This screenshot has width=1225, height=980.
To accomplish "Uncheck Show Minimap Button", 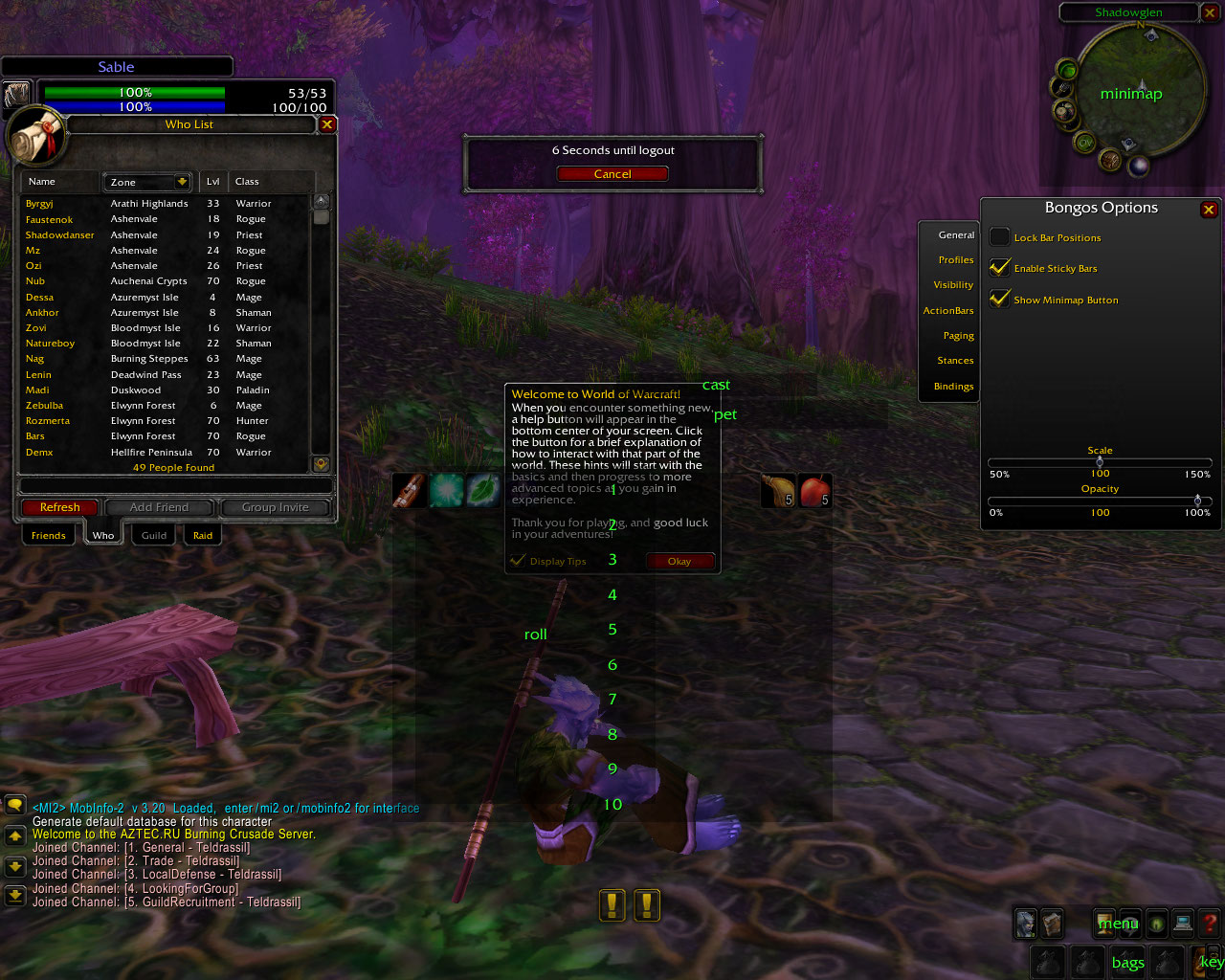I will 1000,300.
